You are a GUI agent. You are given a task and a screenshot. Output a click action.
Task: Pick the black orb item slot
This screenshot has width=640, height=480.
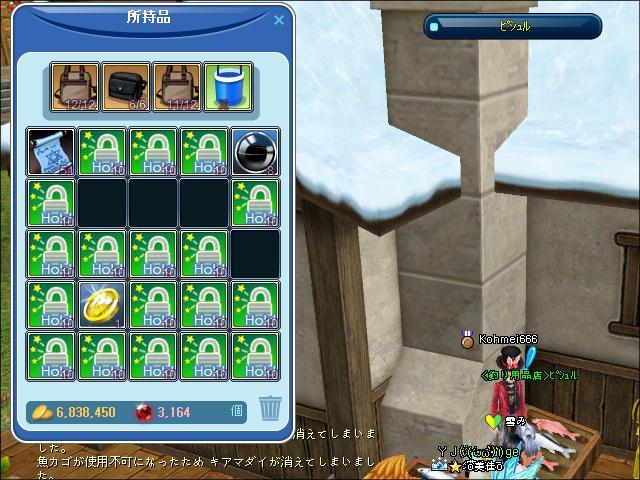256,152
